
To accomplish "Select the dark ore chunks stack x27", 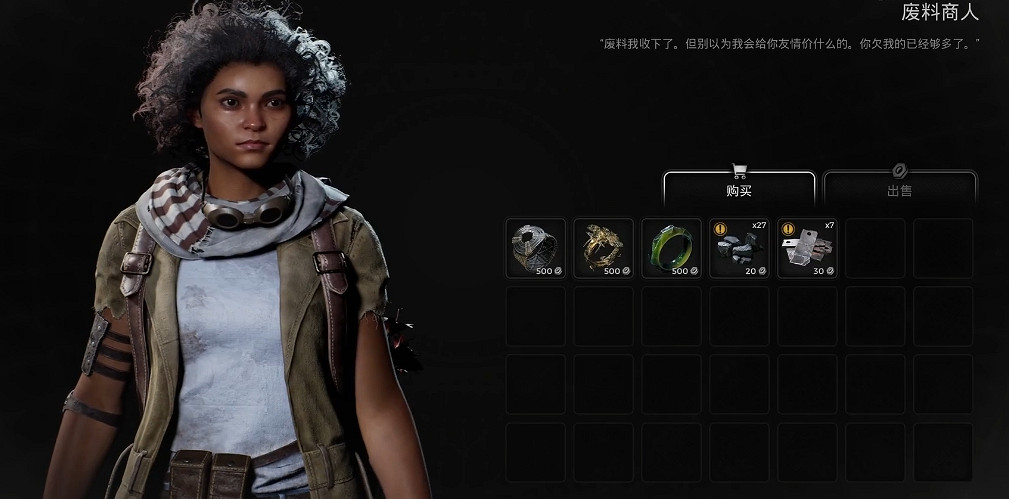I will pos(739,248).
